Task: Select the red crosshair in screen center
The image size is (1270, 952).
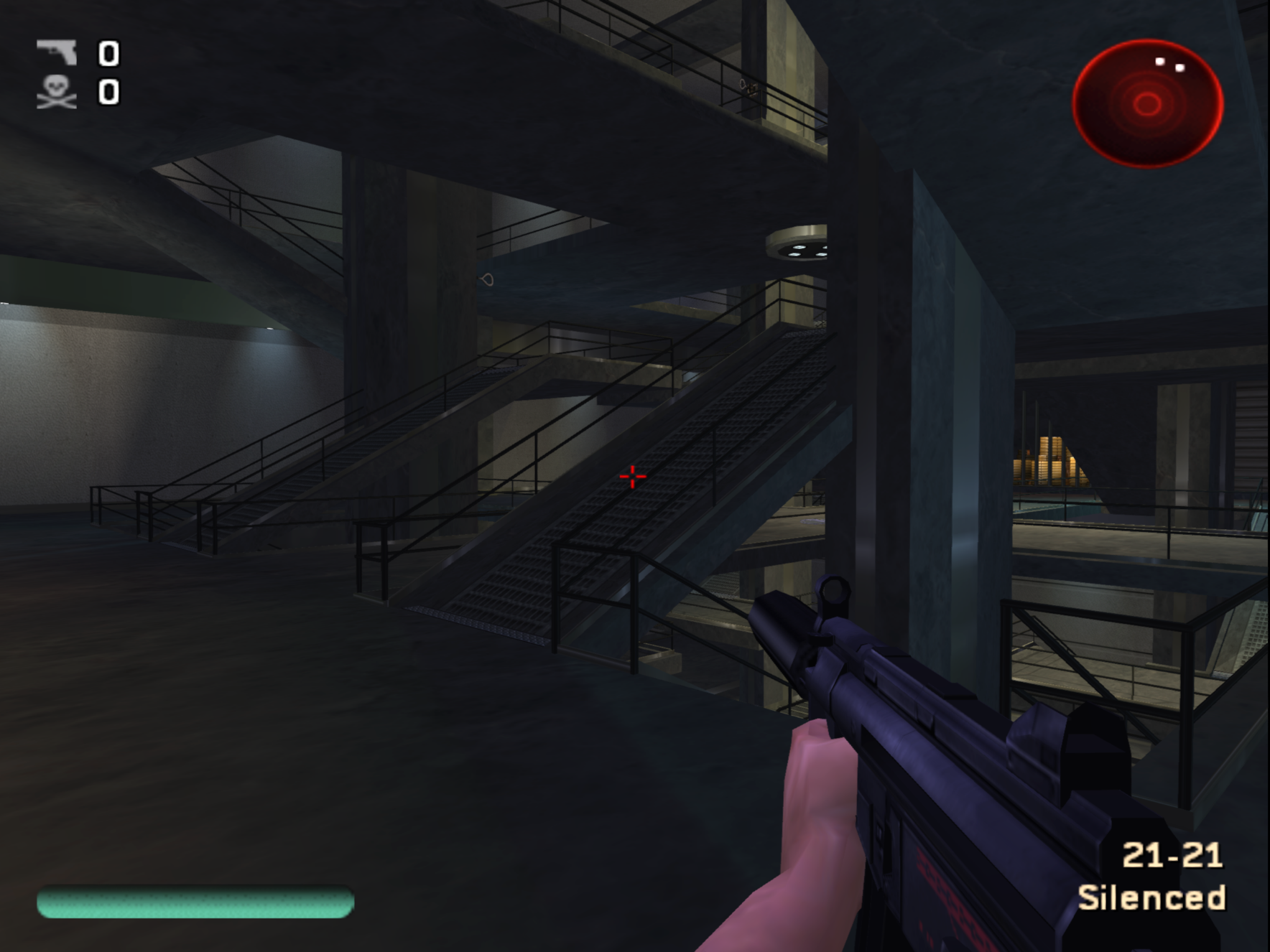Action: (631, 475)
